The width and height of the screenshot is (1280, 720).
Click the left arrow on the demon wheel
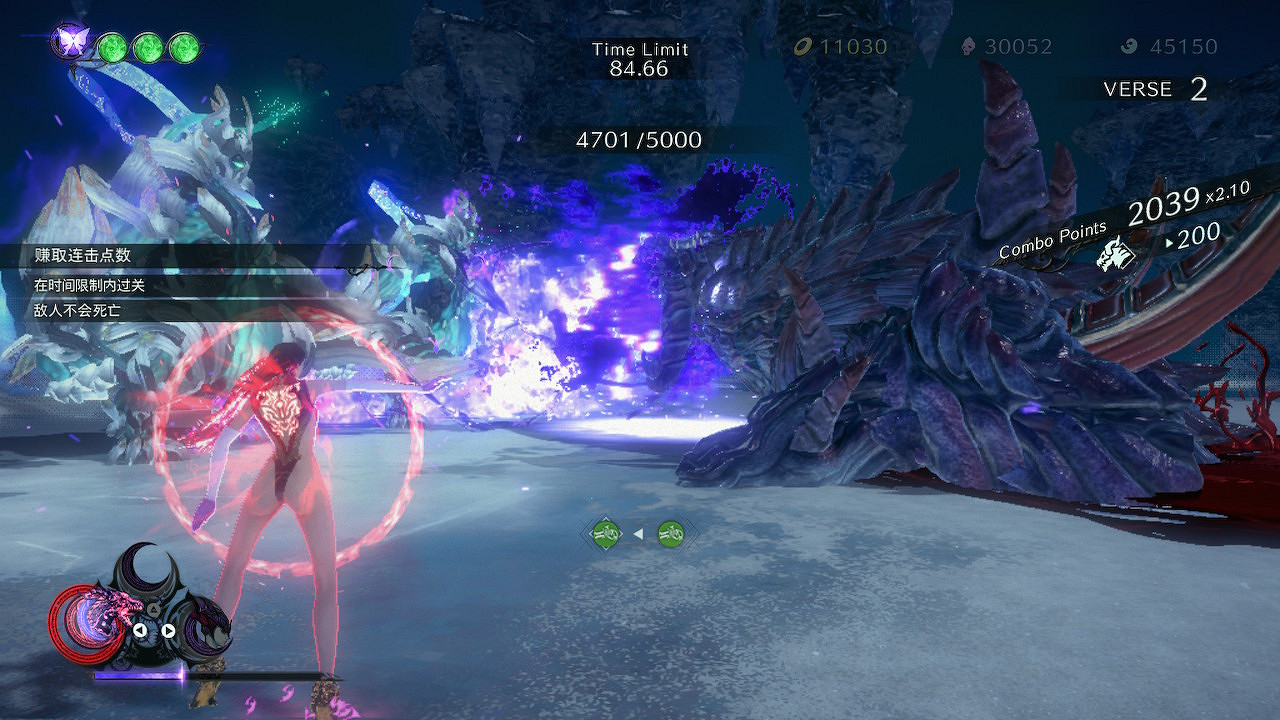(x=141, y=630)
